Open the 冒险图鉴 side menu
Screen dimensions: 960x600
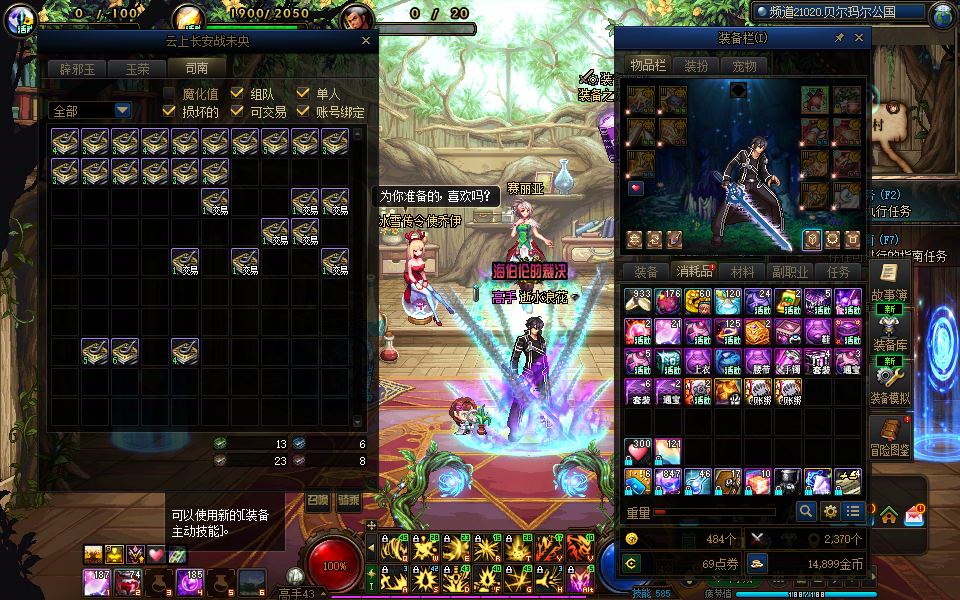pos(886,437)
